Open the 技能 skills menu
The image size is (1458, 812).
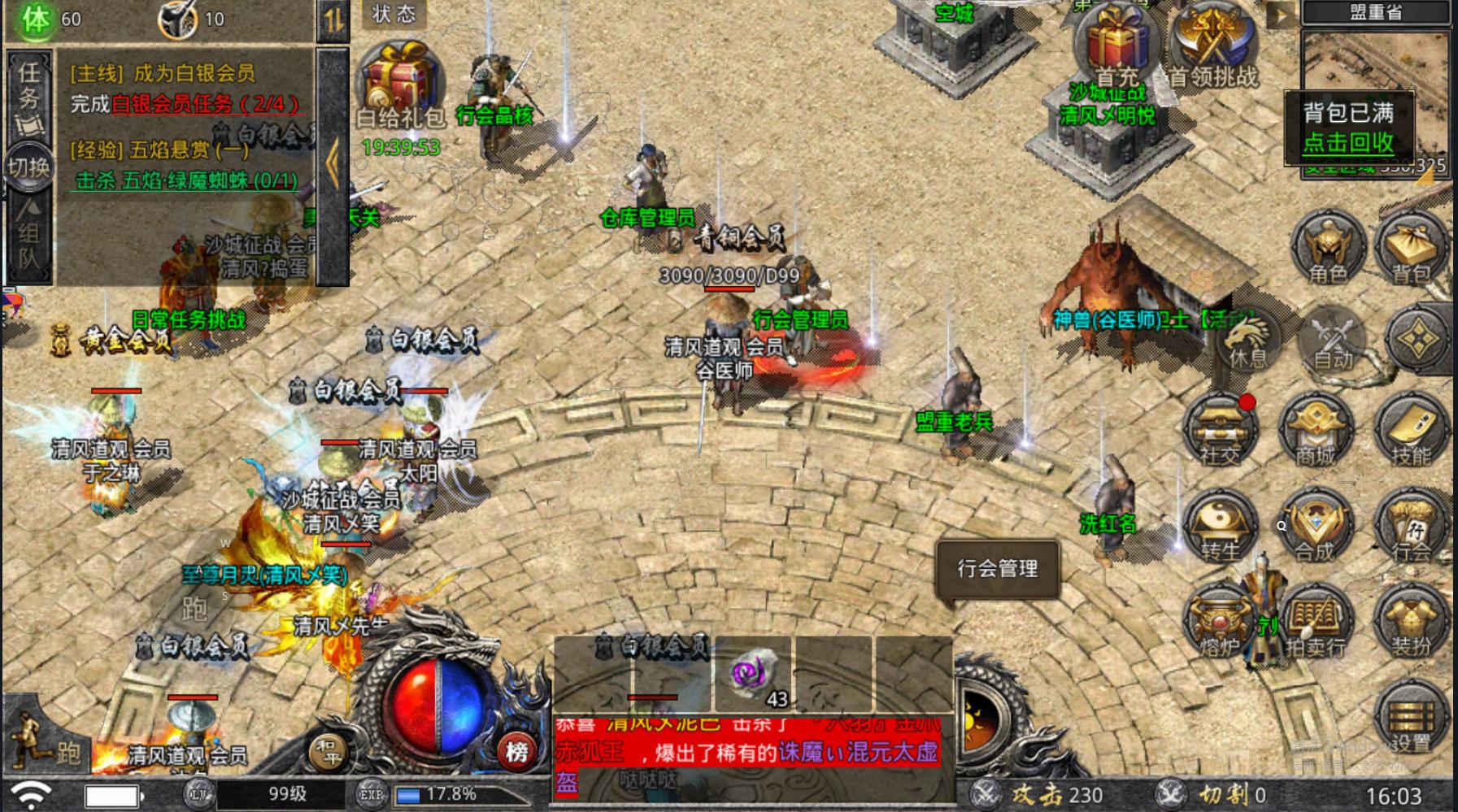[x=1411, y=432]
